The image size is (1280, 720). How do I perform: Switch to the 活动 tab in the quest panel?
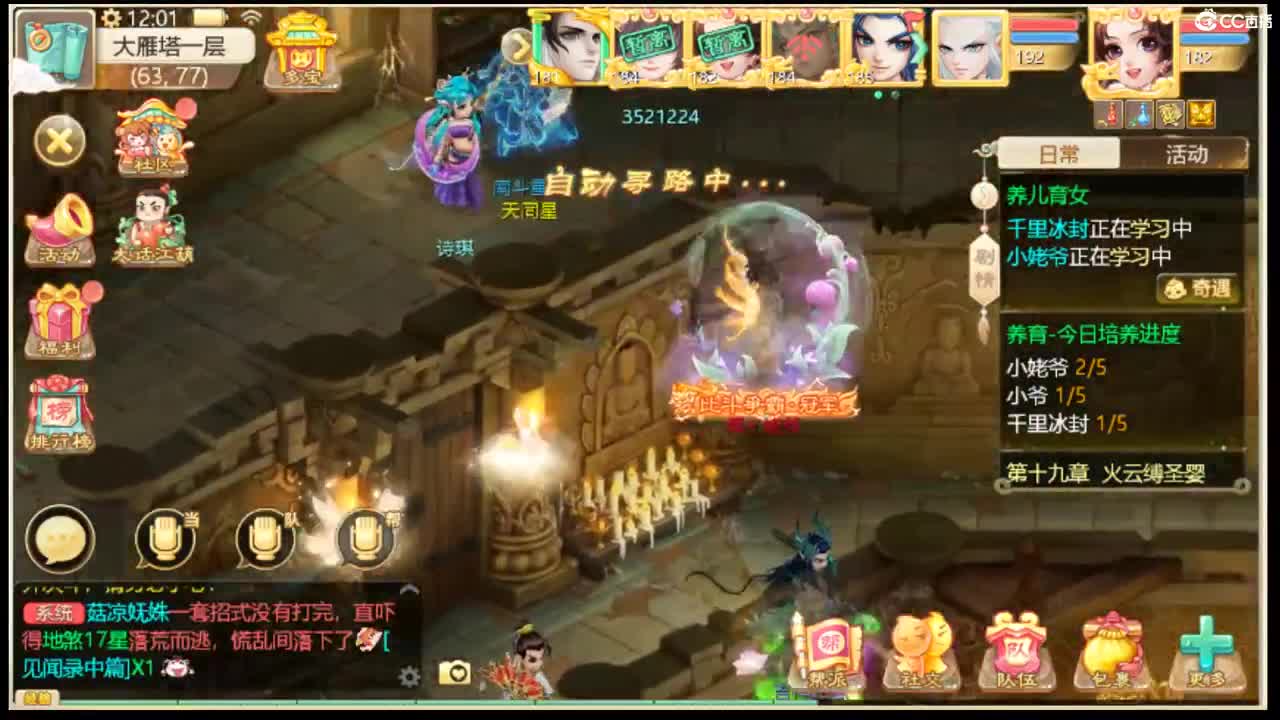click(x=1188, y=155)
